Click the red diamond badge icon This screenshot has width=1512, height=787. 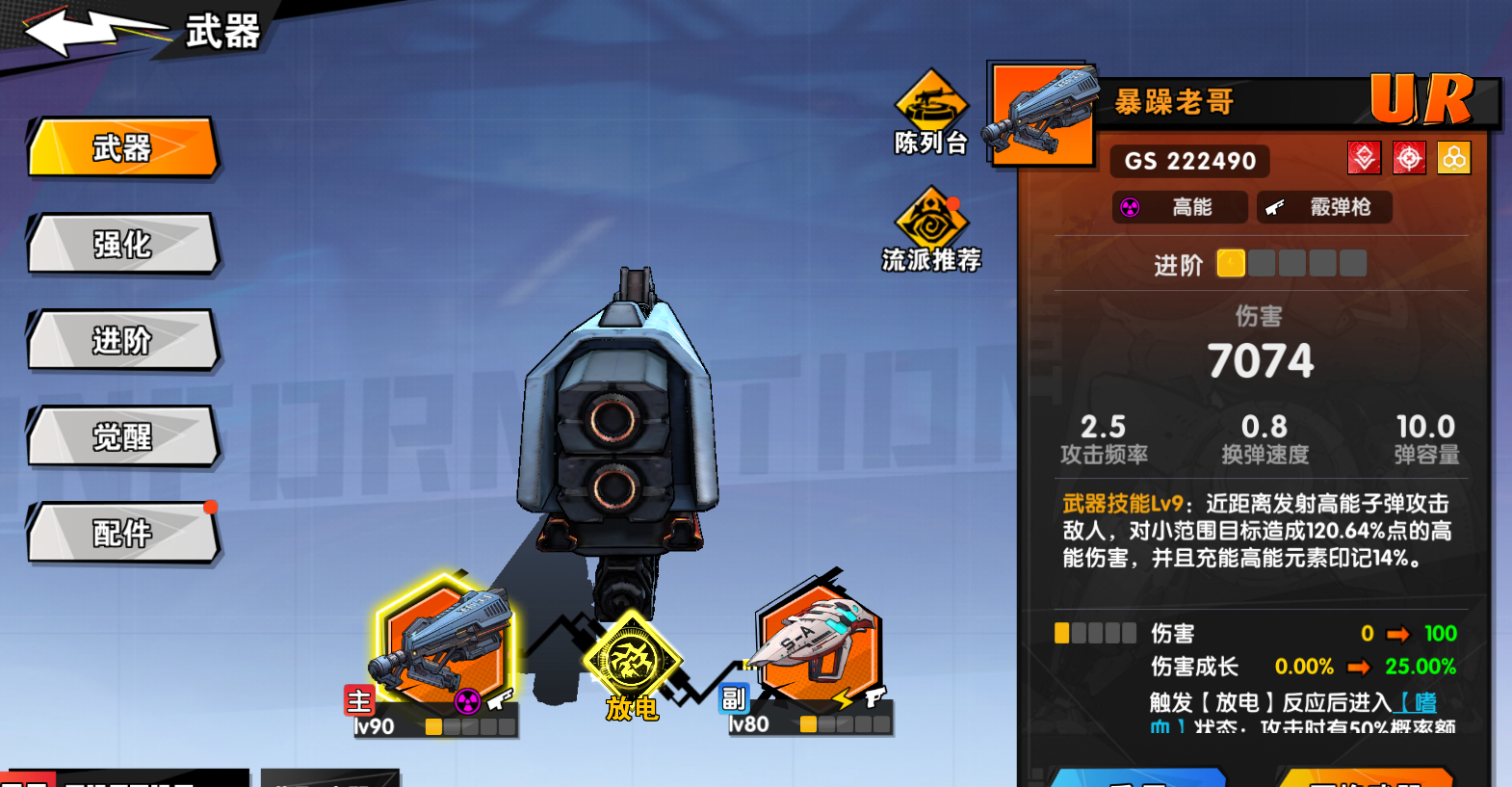[1365, 158]
